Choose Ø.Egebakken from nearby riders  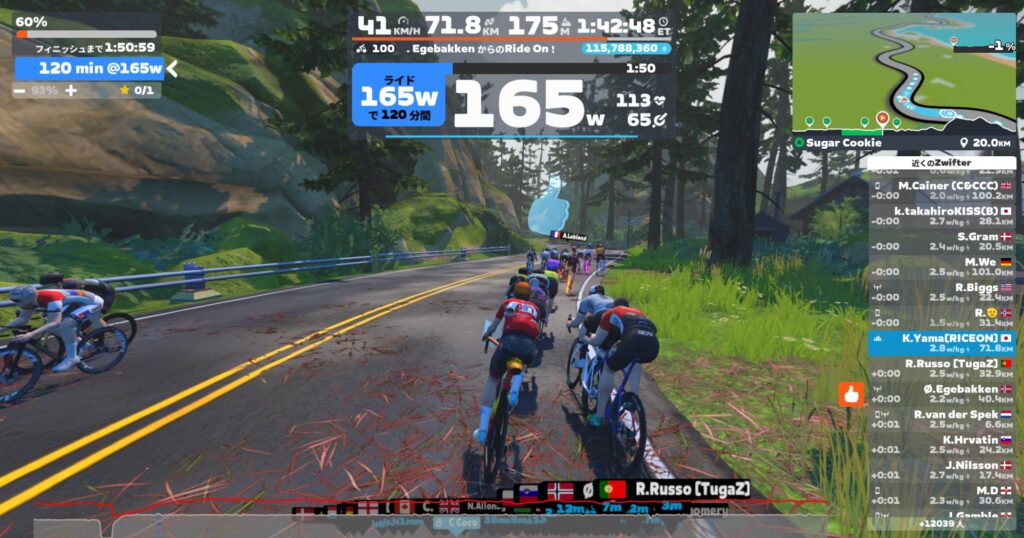[x=942, y=394]
